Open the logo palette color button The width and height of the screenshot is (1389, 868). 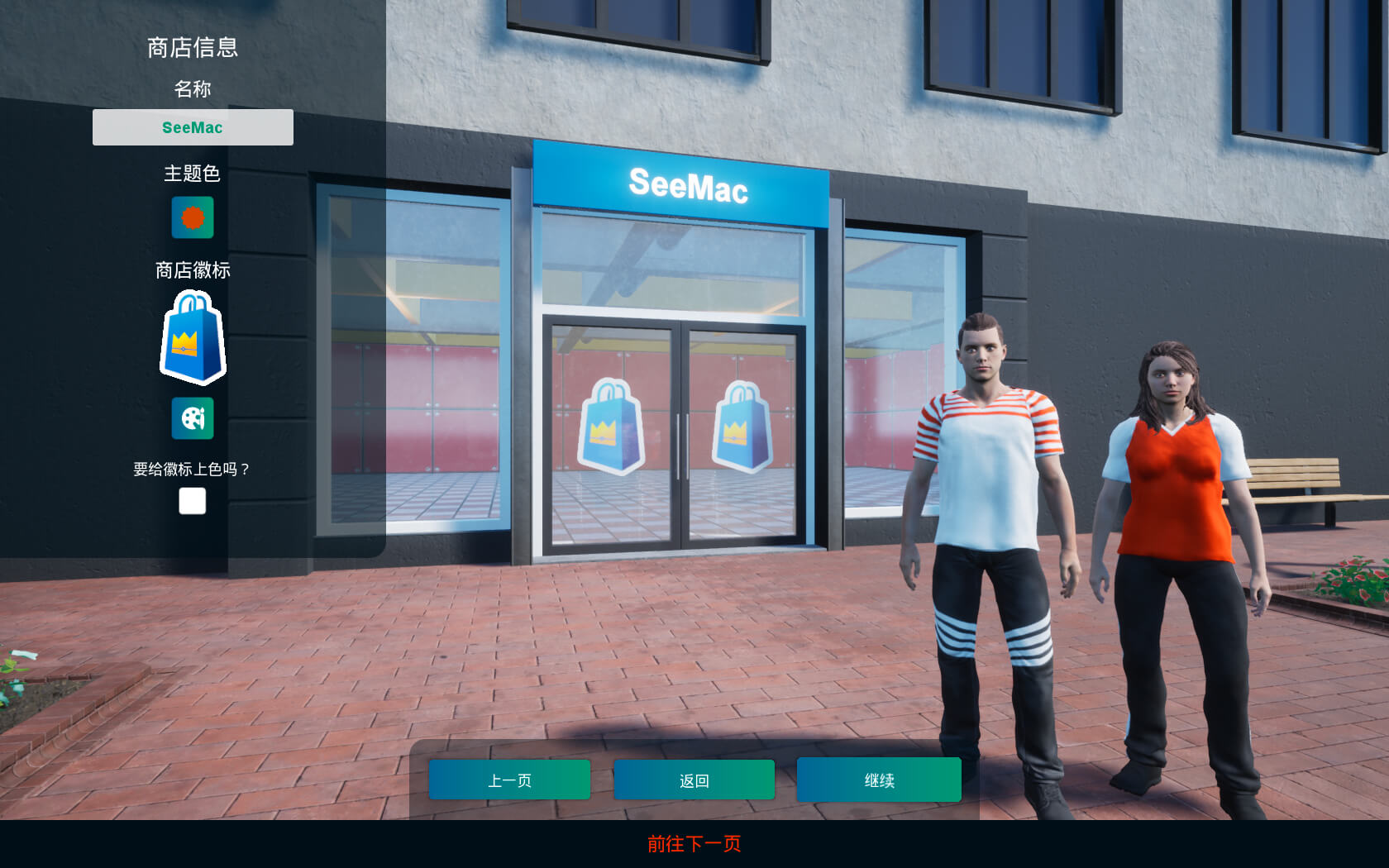[193, 418]
